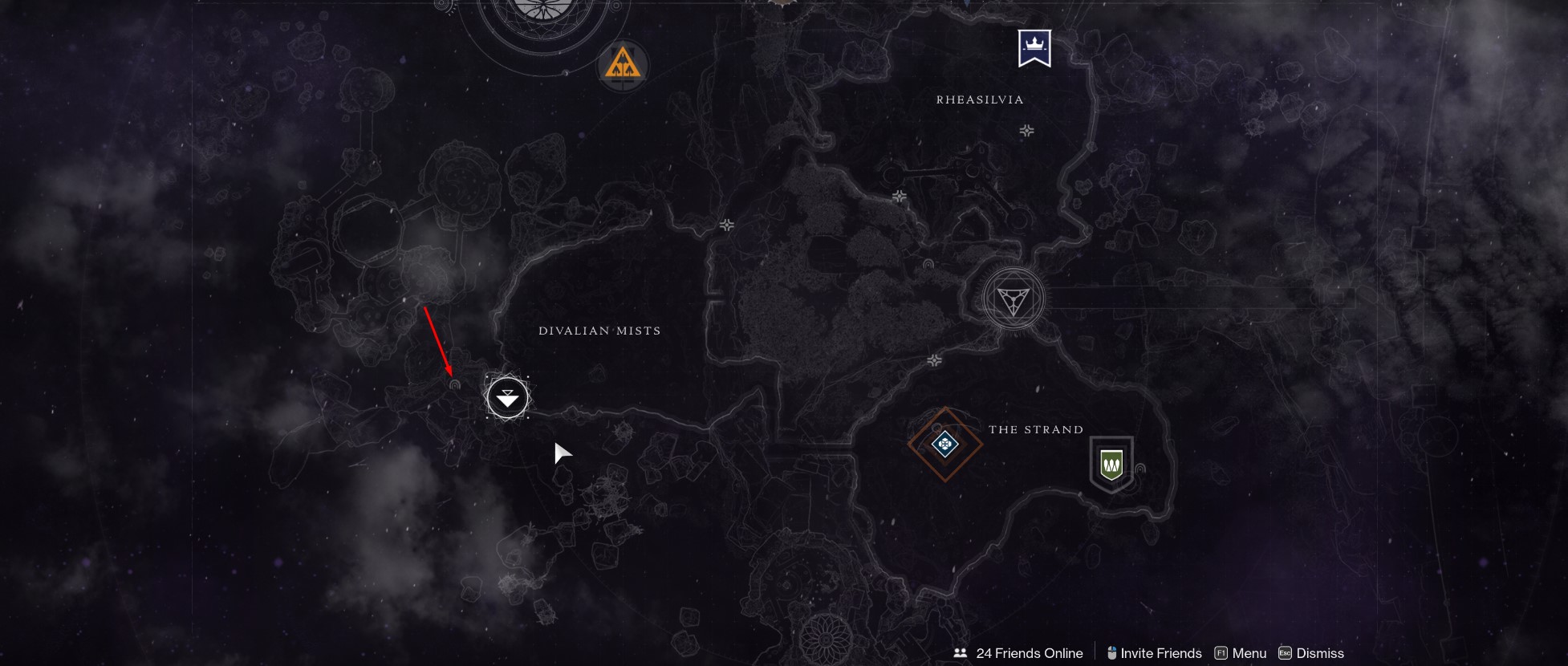Select the Divalian Mists landing zone icon
This screenshot has height=666, width=1568.
(506, 396)
